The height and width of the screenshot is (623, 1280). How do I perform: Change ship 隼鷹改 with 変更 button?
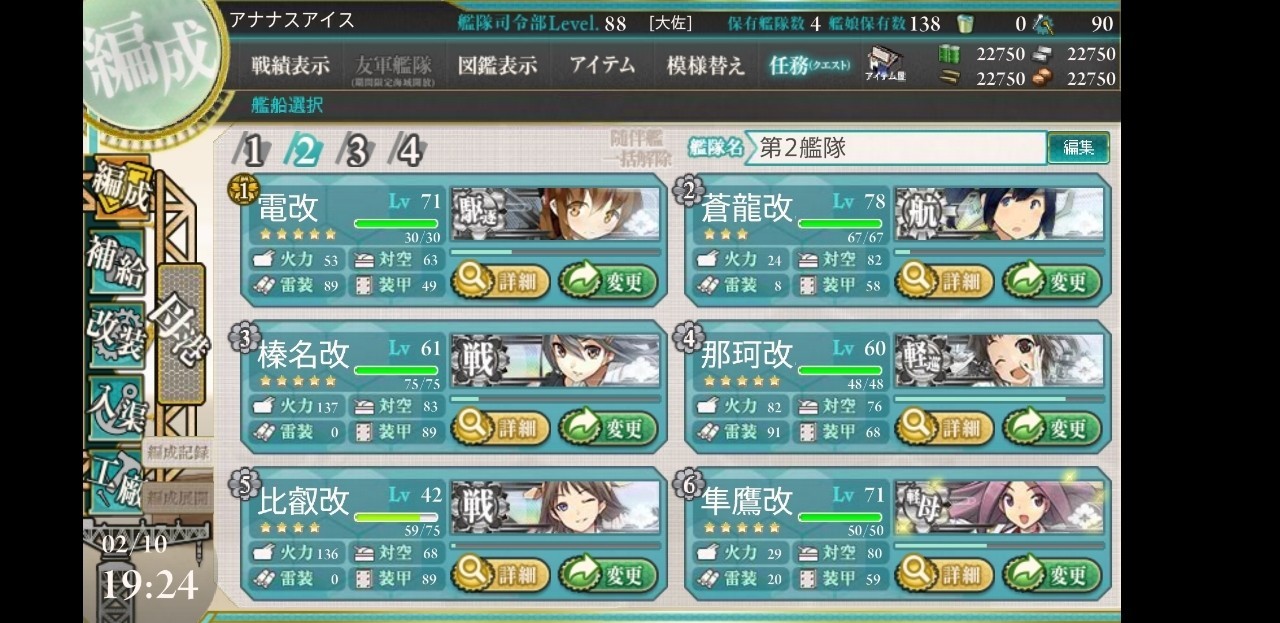[1052, 575]
